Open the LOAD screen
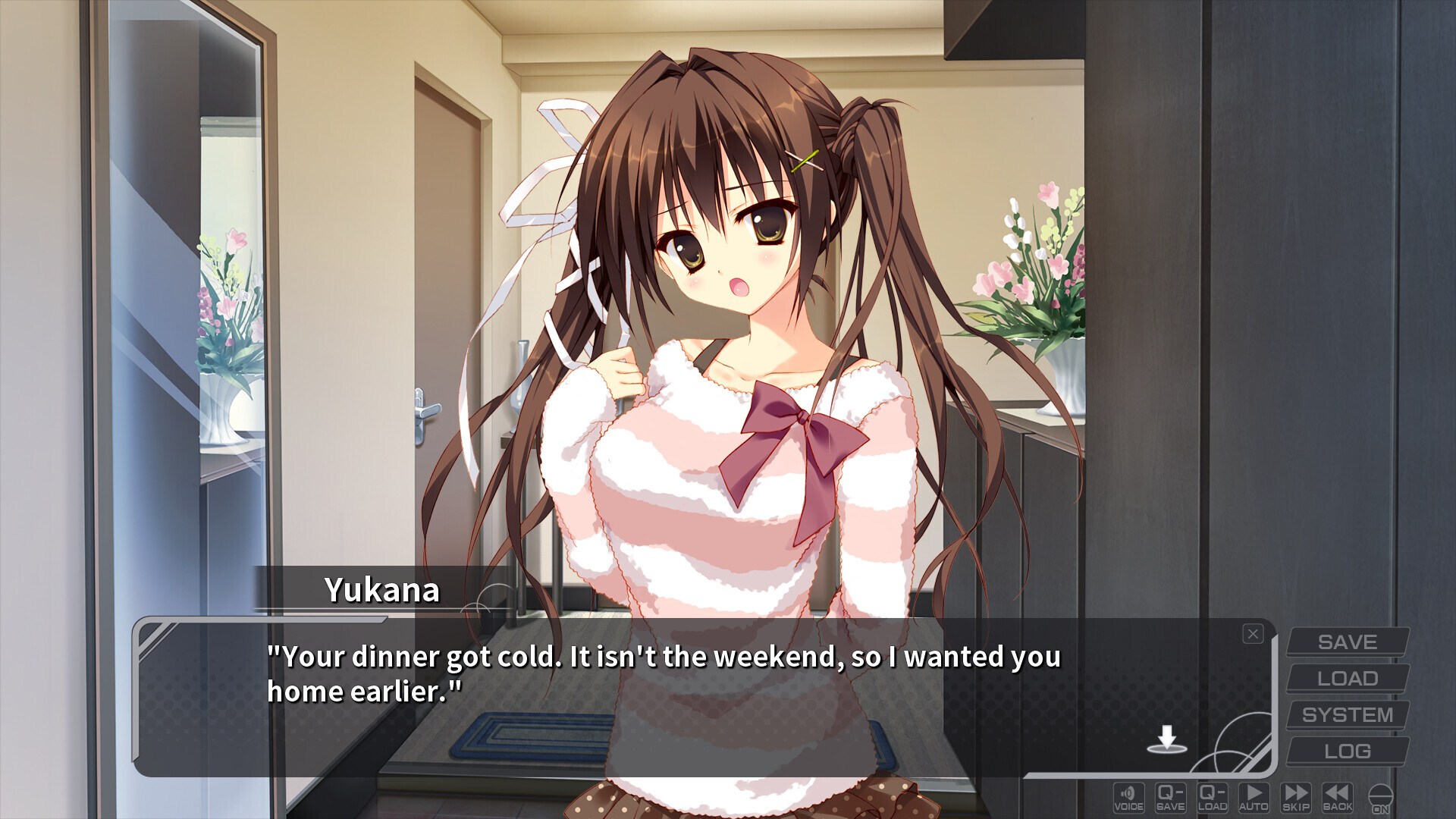The image size is (1456, 819). tap(1348, 678)
